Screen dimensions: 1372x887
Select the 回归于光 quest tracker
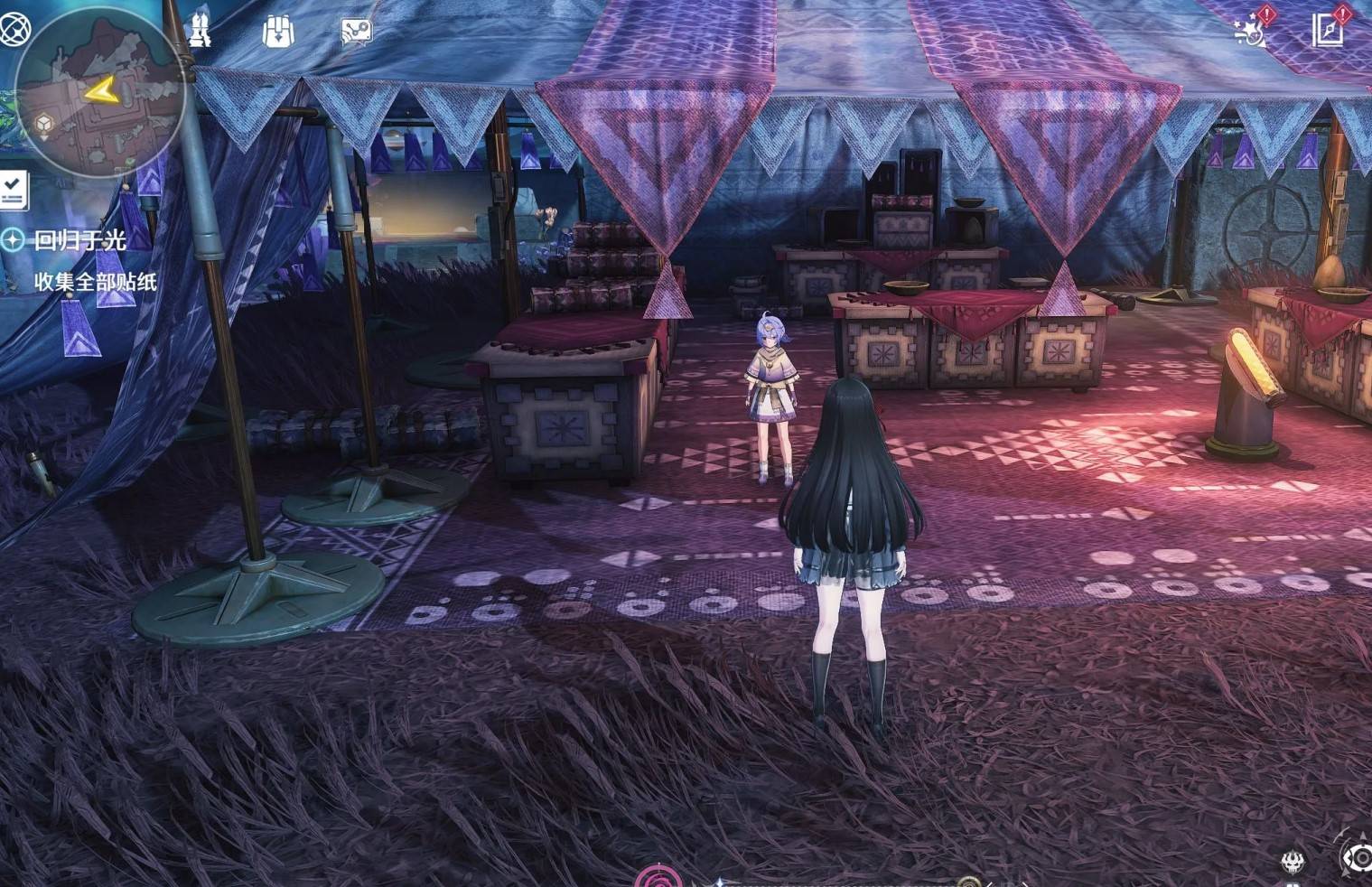(x=79, y=240)
